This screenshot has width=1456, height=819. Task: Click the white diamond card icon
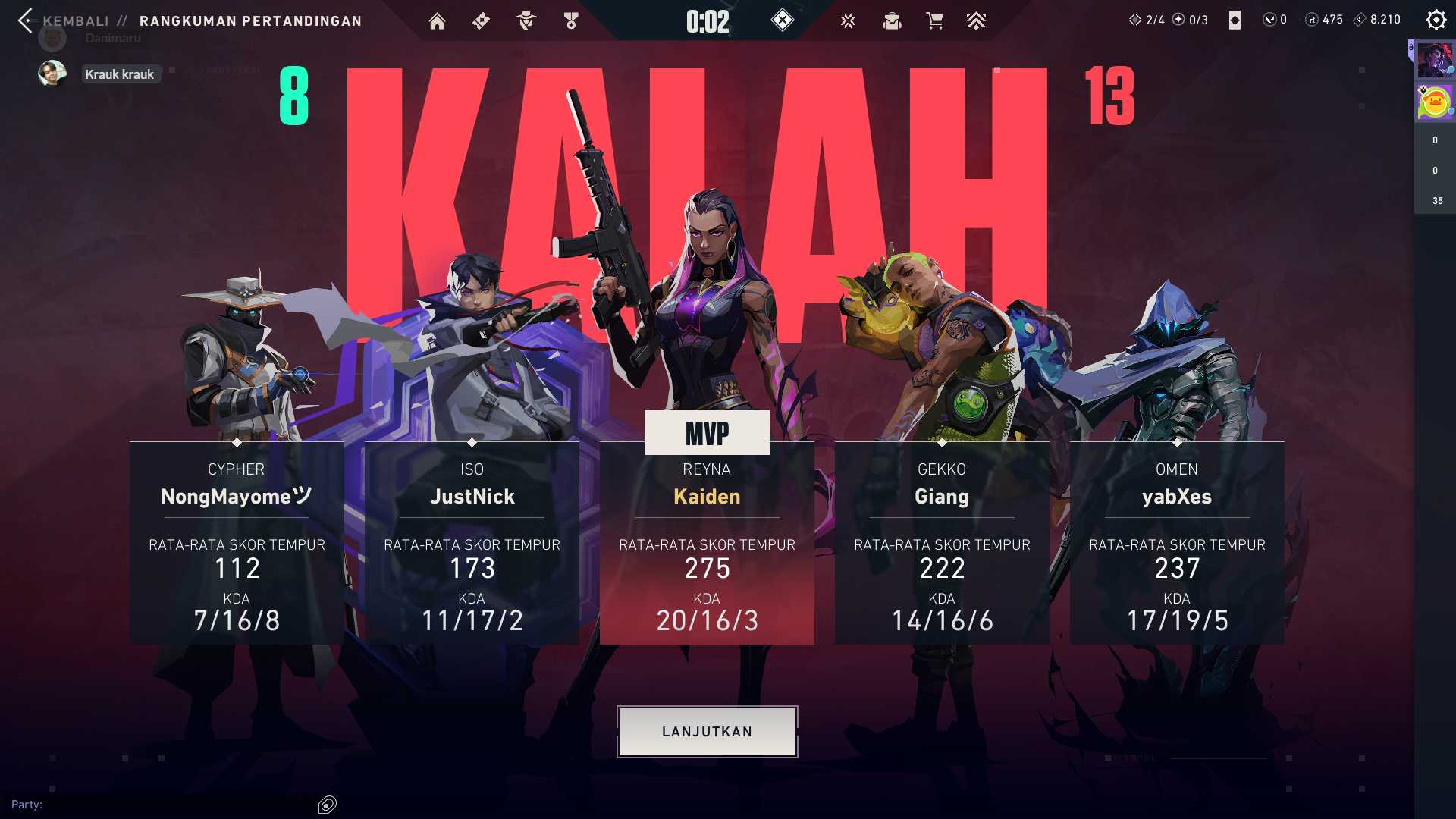click(1235, 20)
